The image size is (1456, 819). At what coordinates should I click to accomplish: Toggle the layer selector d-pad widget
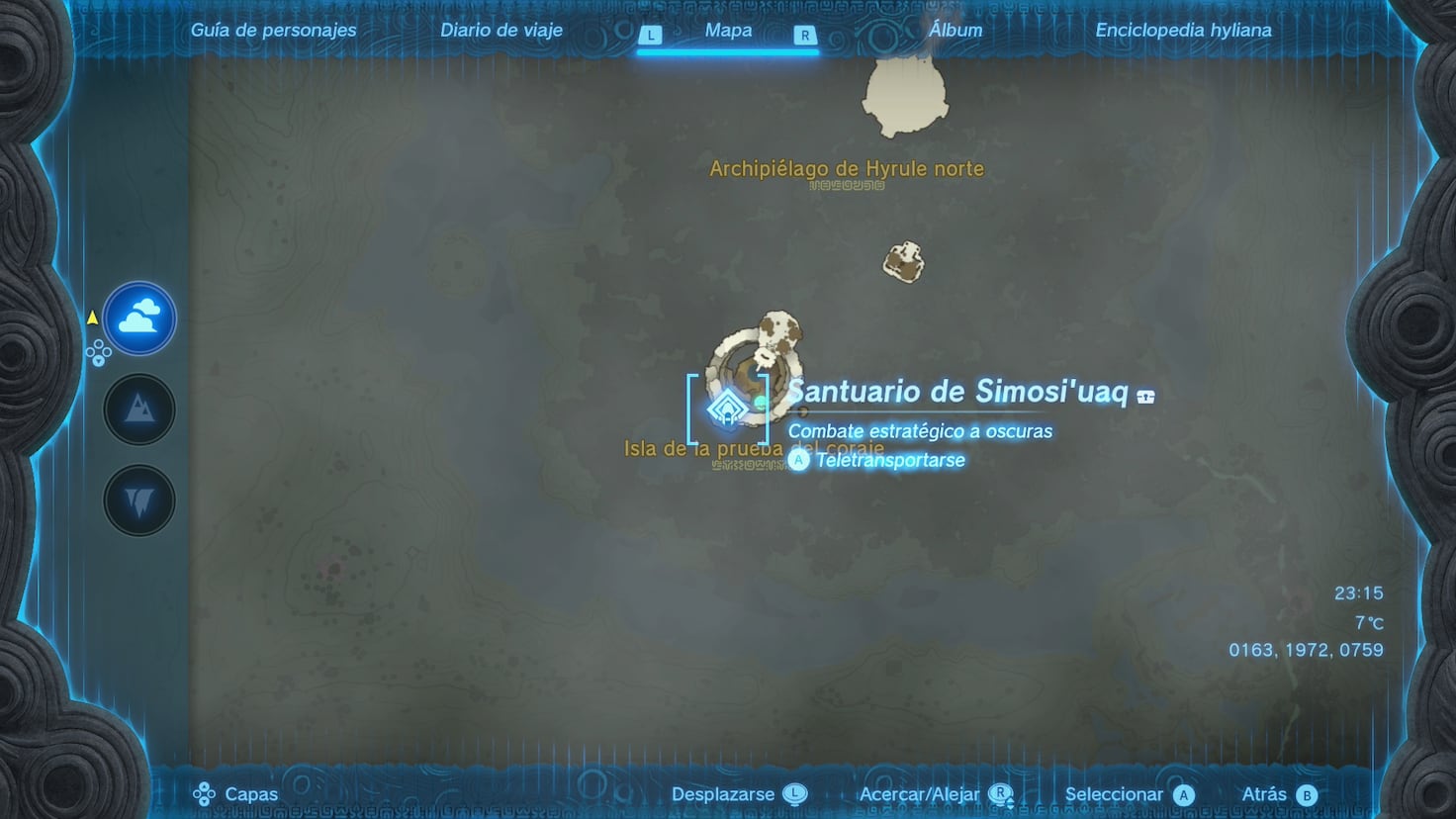(x=97, y=350)
